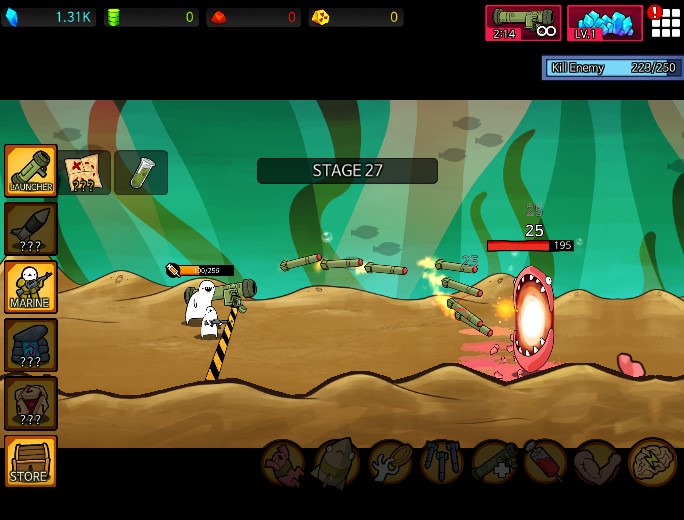
Task: Open the locked rocket missile category
Action: point(30,228)
